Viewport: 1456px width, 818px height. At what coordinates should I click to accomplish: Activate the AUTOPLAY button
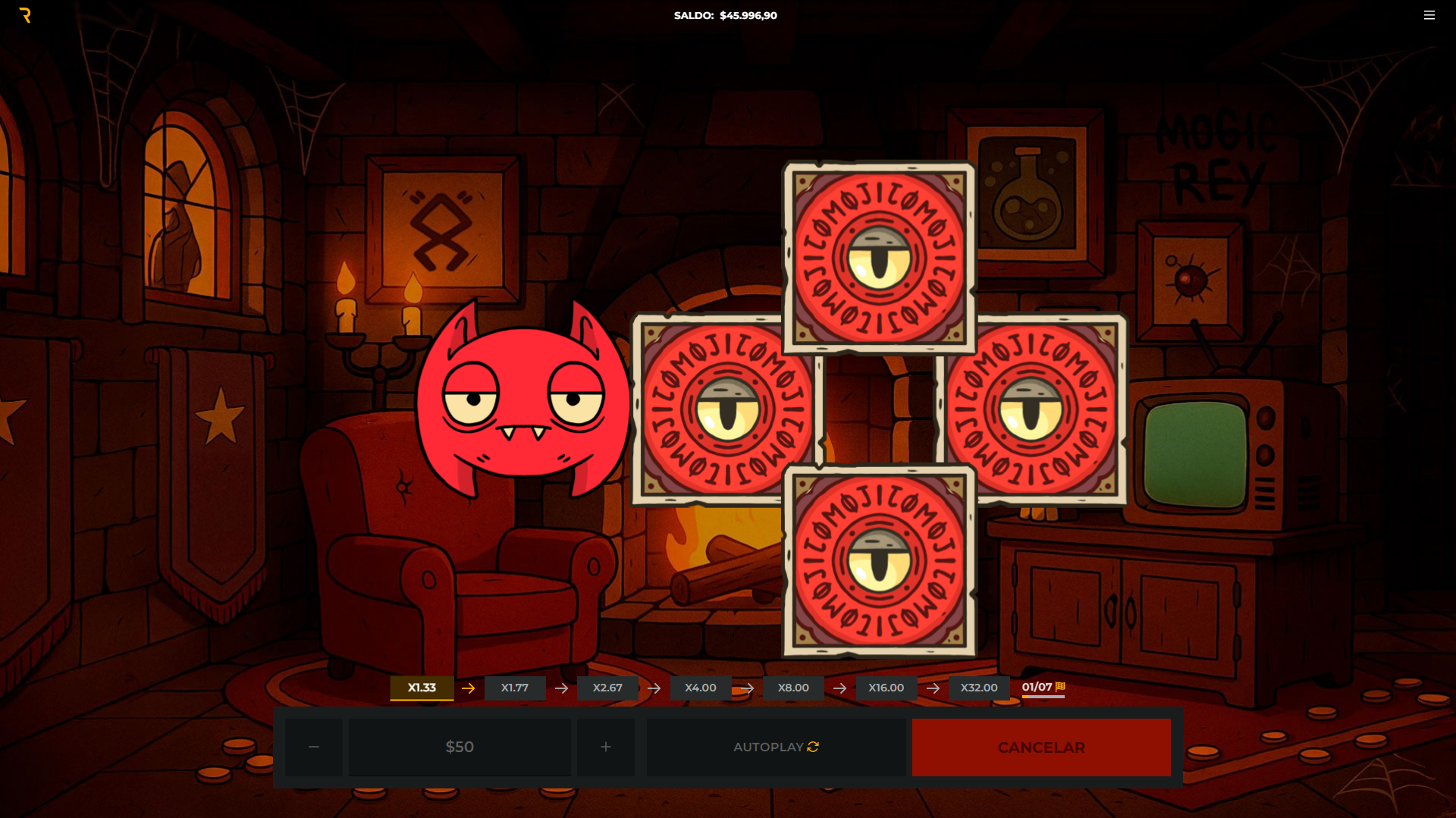tap(776, 747)
